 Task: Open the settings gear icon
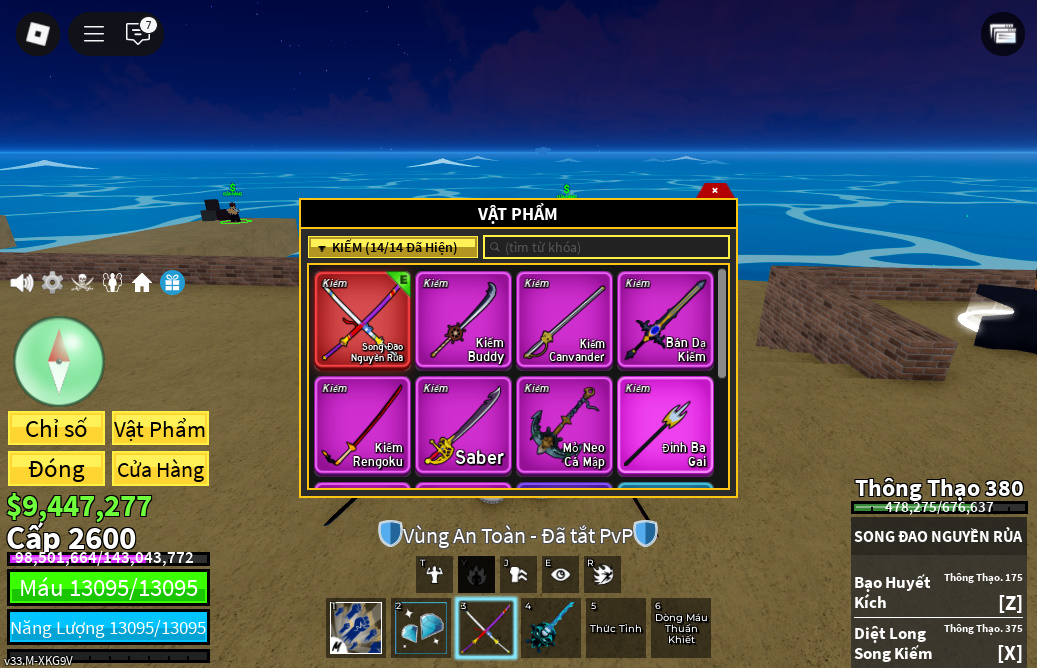click(x=52, y=283)
